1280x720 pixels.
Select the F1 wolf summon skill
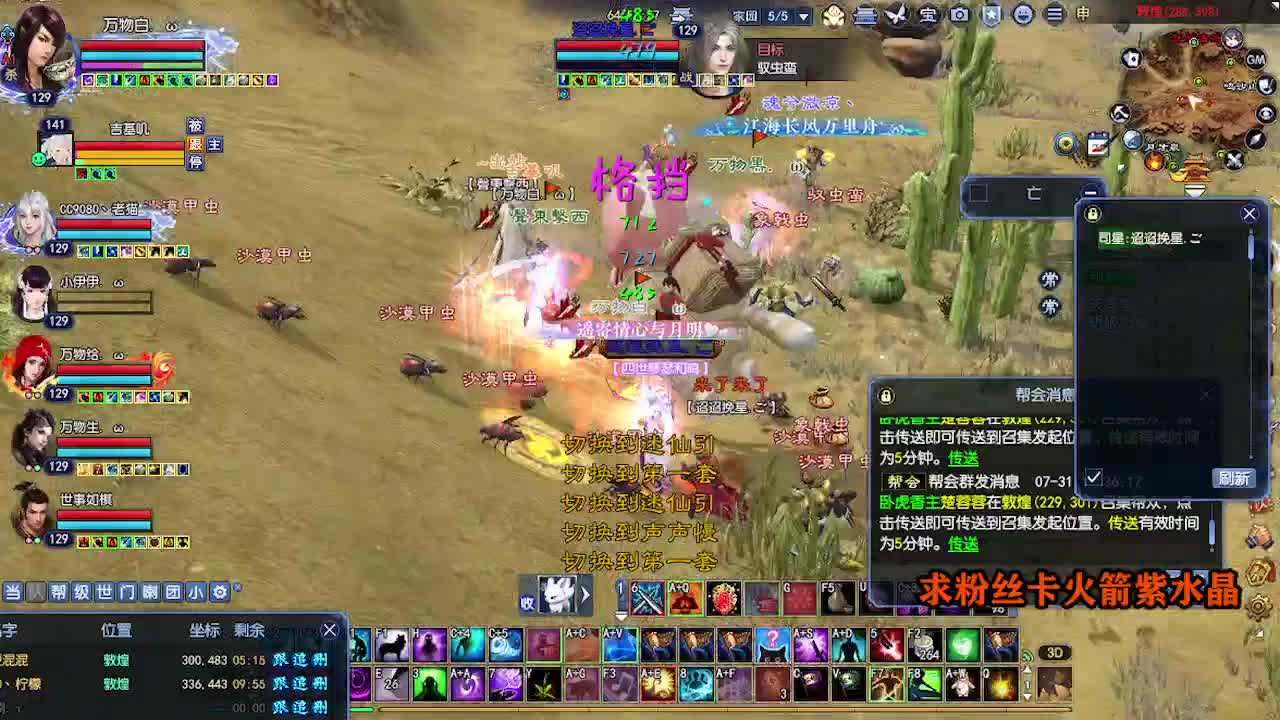(x=393, y=645)
